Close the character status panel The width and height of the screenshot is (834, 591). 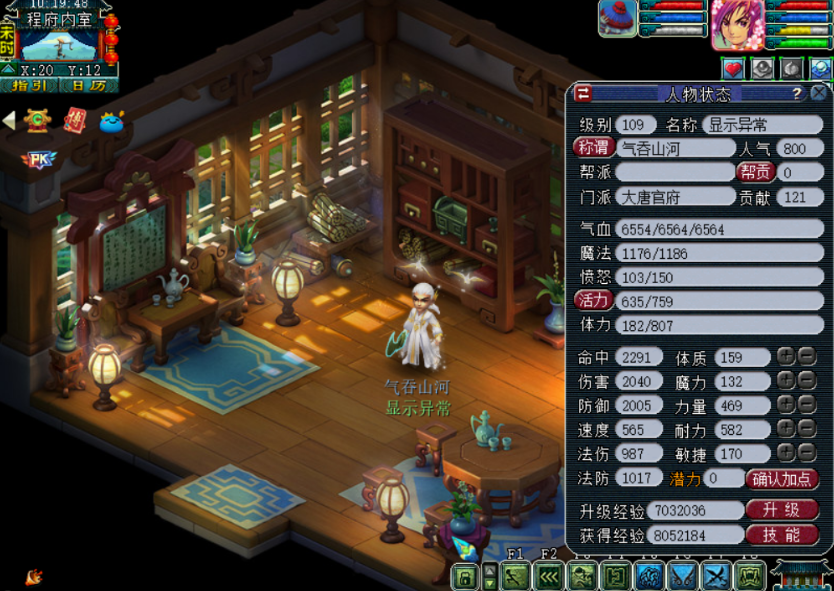[x=819, y=93]
